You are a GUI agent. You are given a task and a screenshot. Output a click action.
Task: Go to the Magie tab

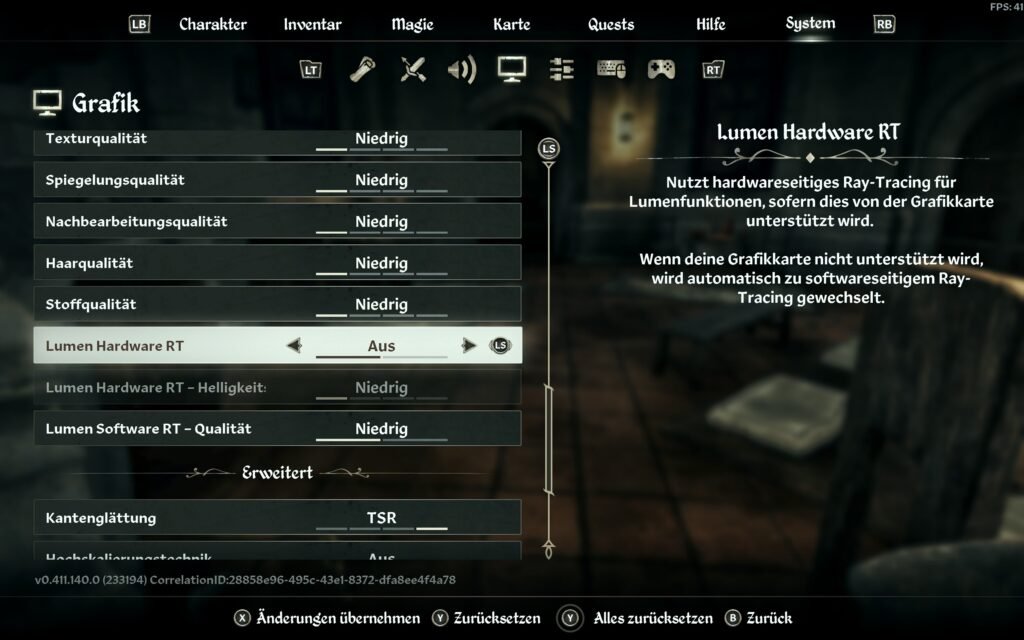[x=412, y=24]
